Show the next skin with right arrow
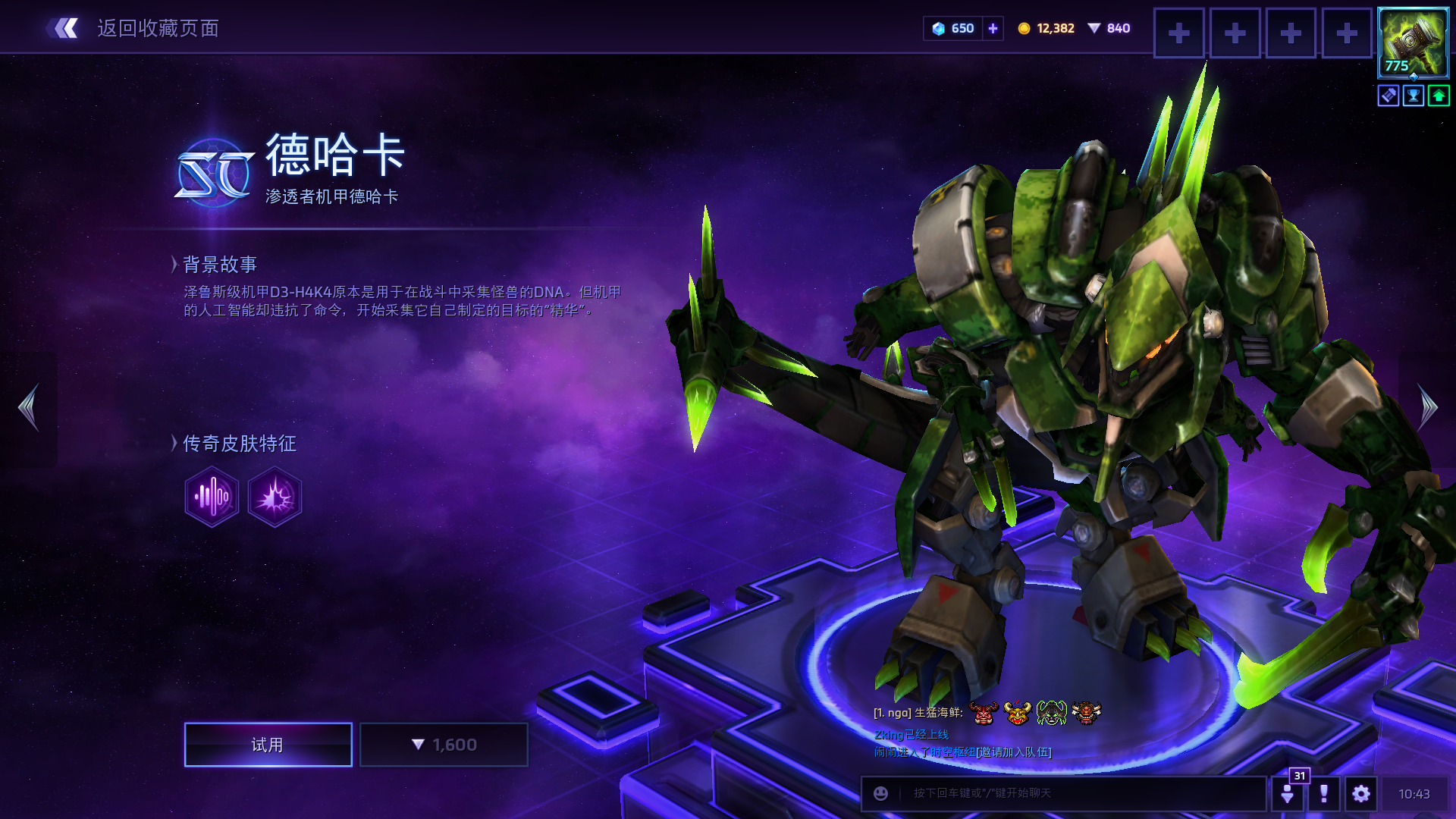 (x=1427, y=407)
